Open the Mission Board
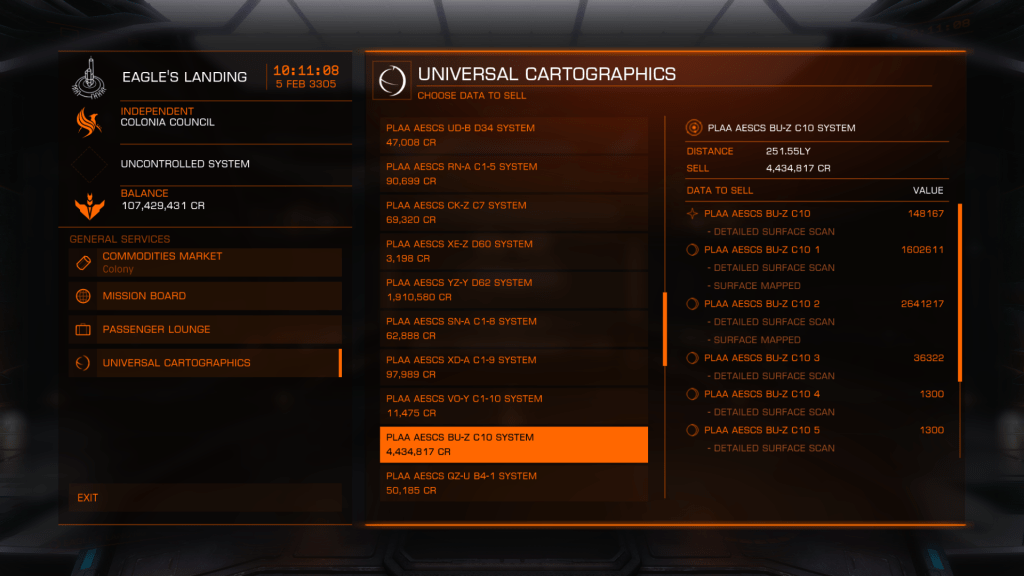The width and height of the screenshot is (1024, 576). [x=205, y=296]
